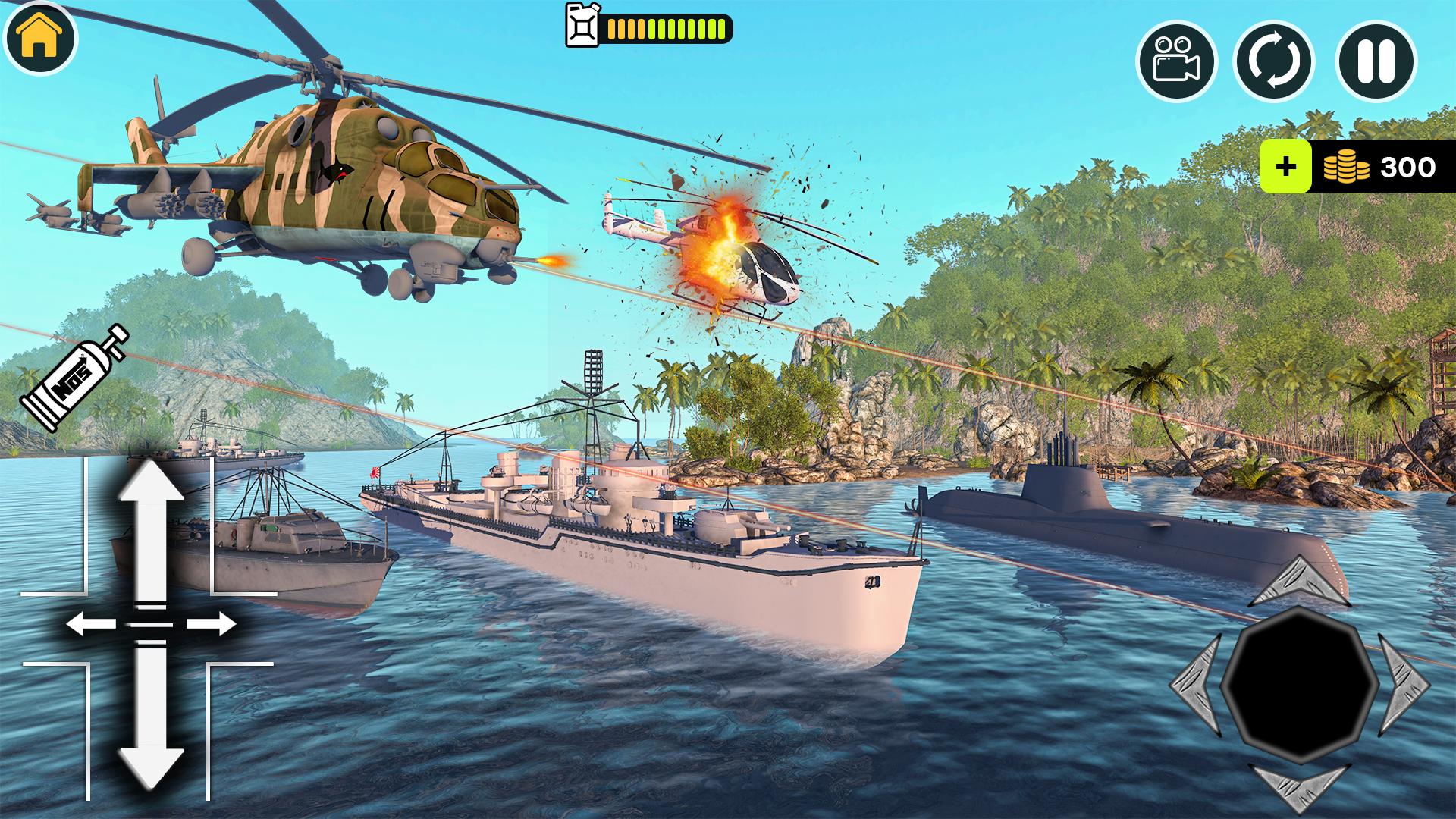Image resolution: width=1456 pixels, height=819 pixels.
Task: Pause the game
Action: pos(1376,61)
